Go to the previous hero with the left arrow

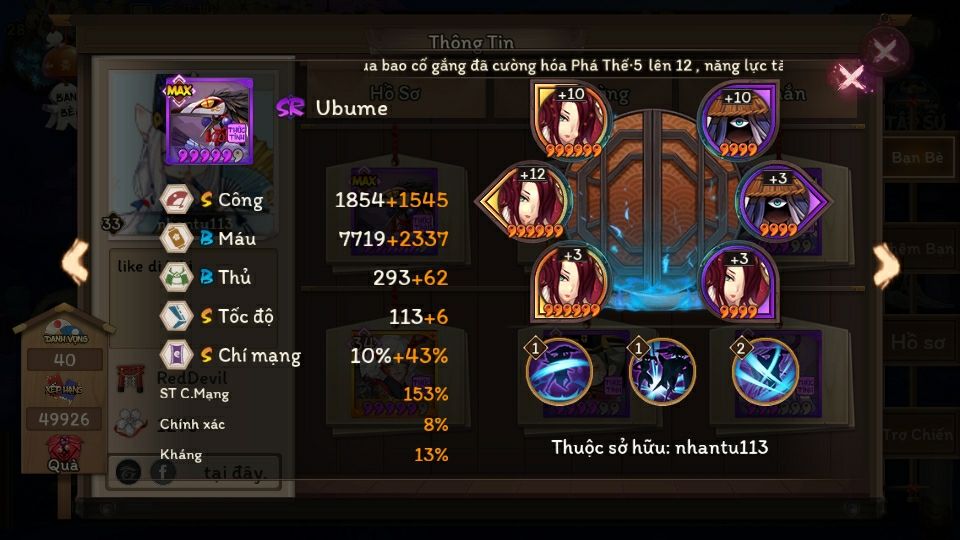tap(75, 262)
